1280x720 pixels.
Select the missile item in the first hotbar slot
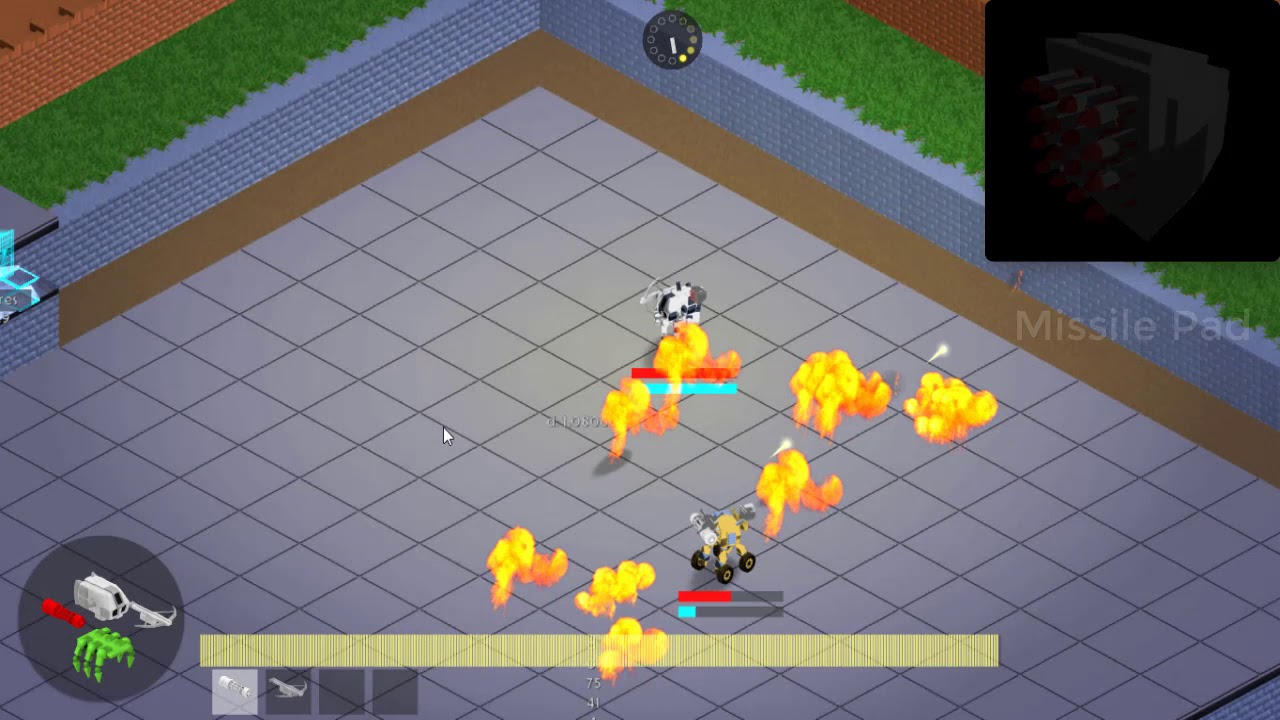point(234,691)
